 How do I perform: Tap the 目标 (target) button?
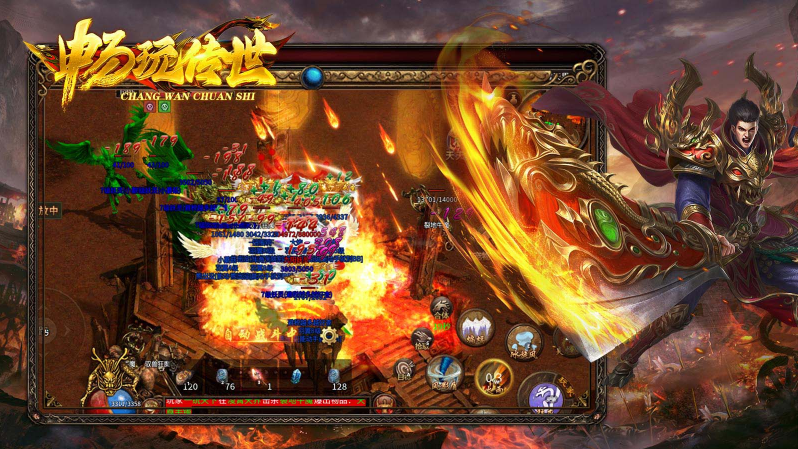tap(404, 370)
